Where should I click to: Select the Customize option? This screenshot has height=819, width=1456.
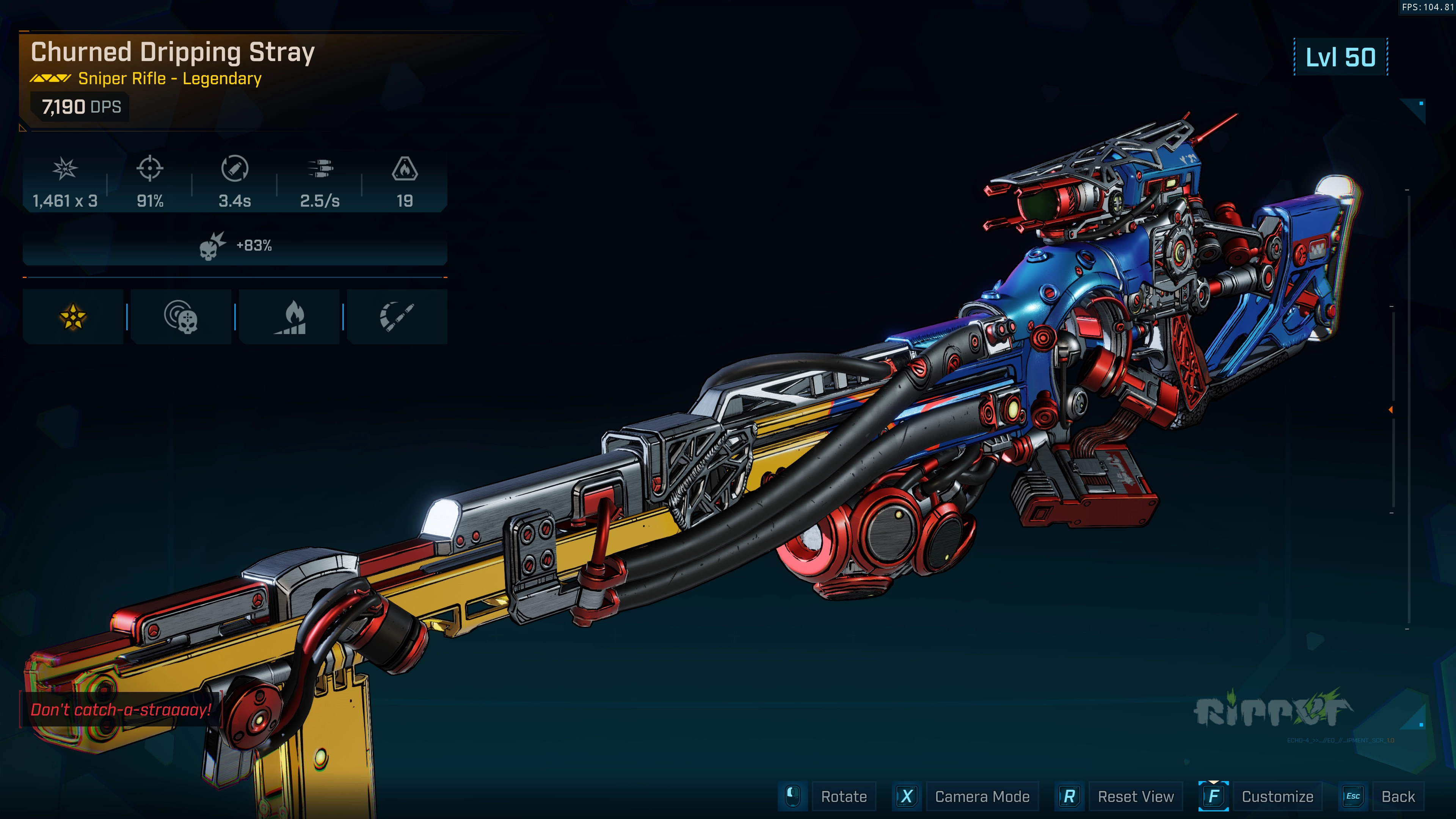pyautogui.click(x=1277, y=796)
